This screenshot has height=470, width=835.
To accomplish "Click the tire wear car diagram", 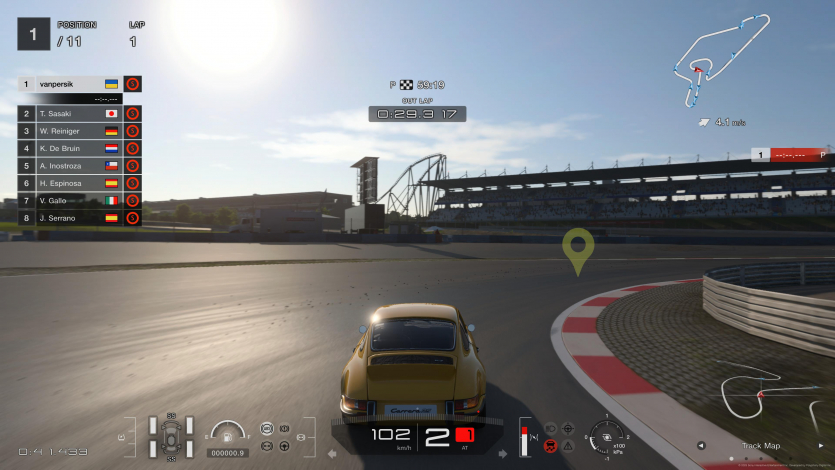I will (171, 437).
